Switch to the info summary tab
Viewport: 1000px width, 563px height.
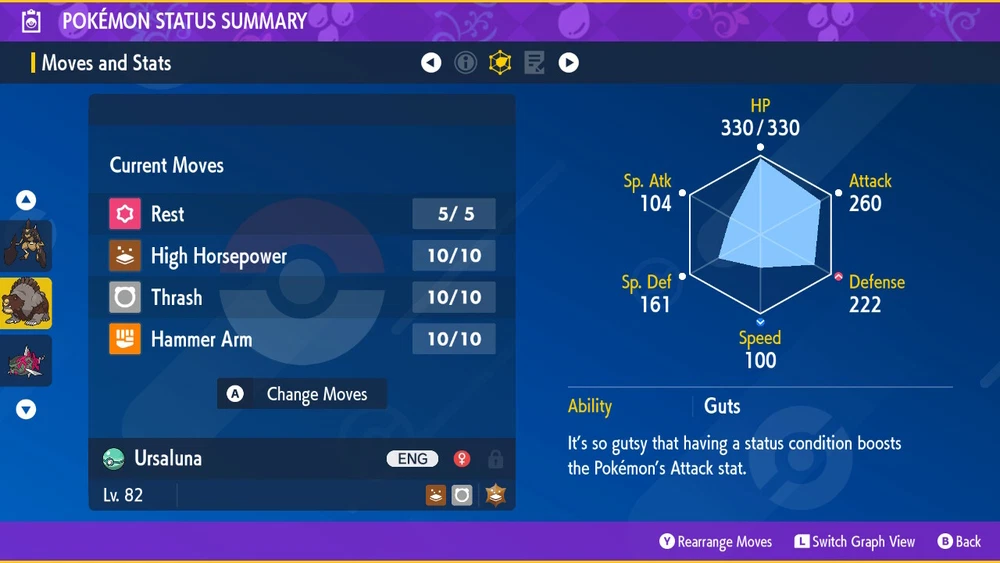tap(465, 63)
